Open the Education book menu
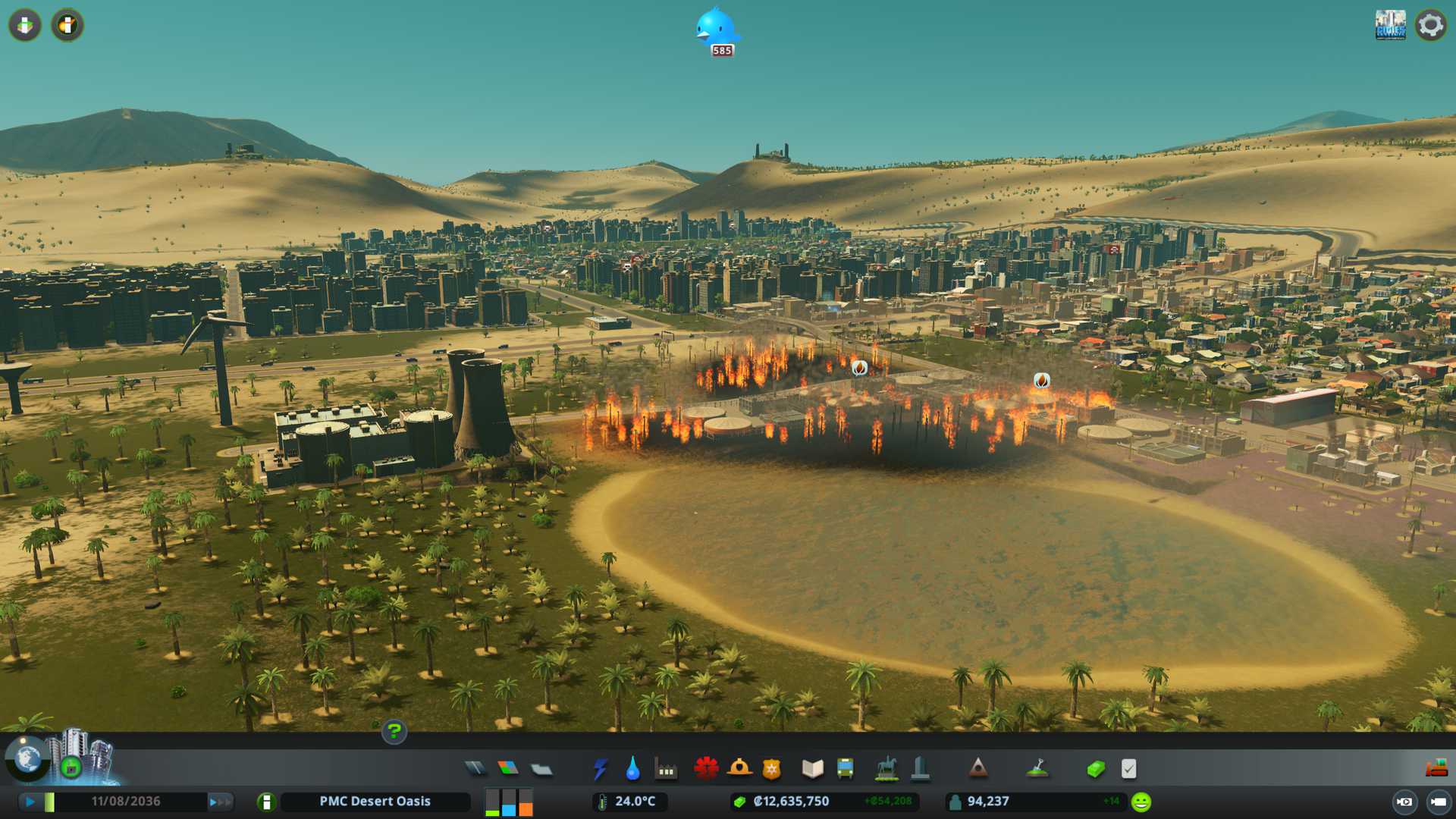 coord(812,769)
